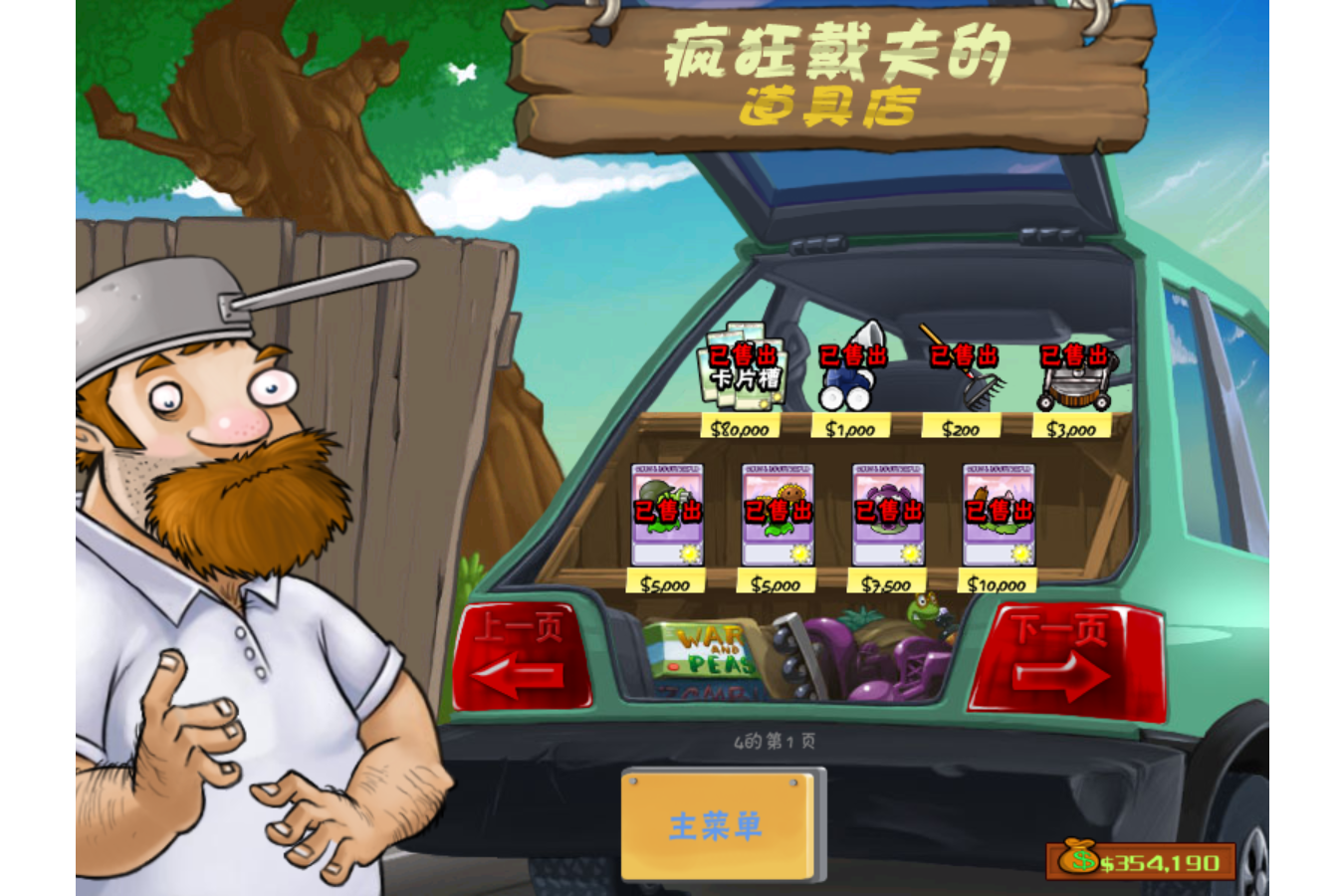Image resolution: width=1344 pixels, height=896 pixels.
Task: Select the $5,000 Gatling Pea plant card
Action: point(670,513)
